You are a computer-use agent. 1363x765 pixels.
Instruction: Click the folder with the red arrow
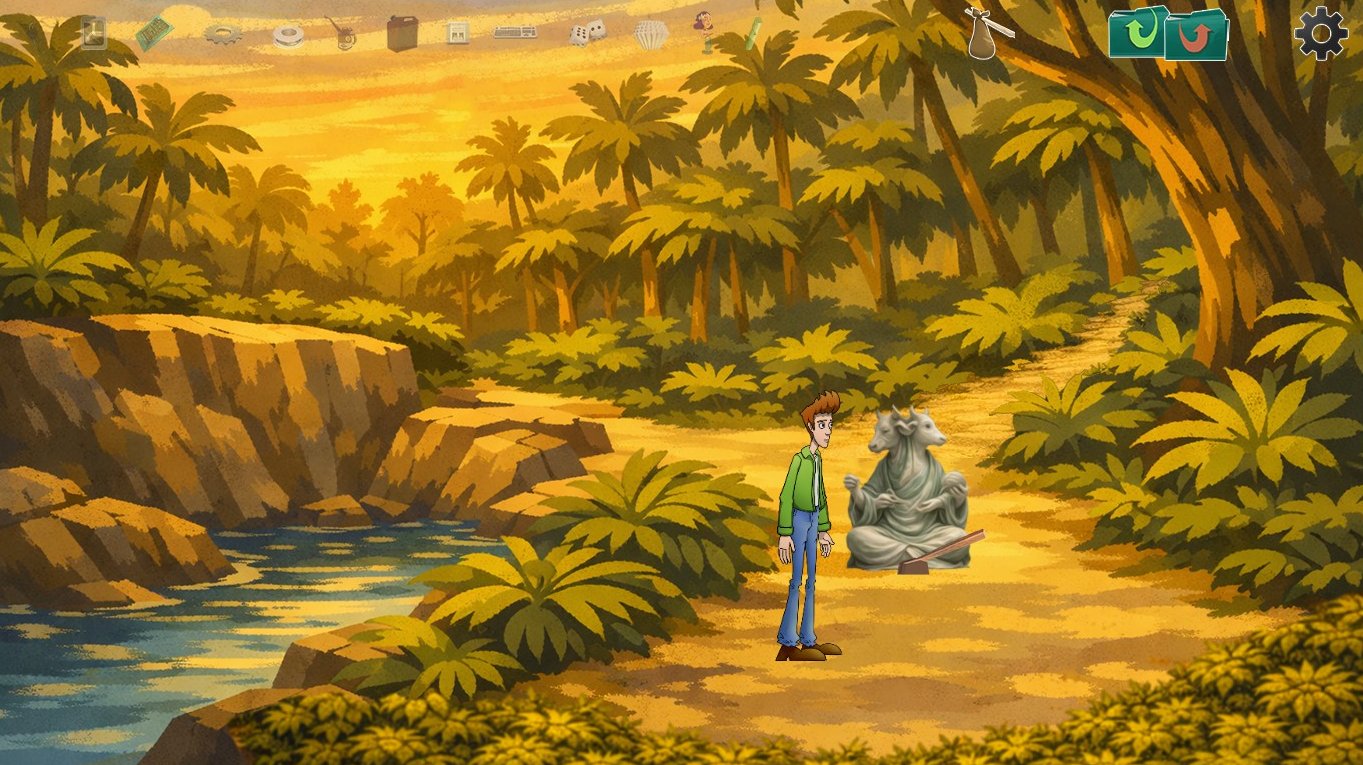1197,35
